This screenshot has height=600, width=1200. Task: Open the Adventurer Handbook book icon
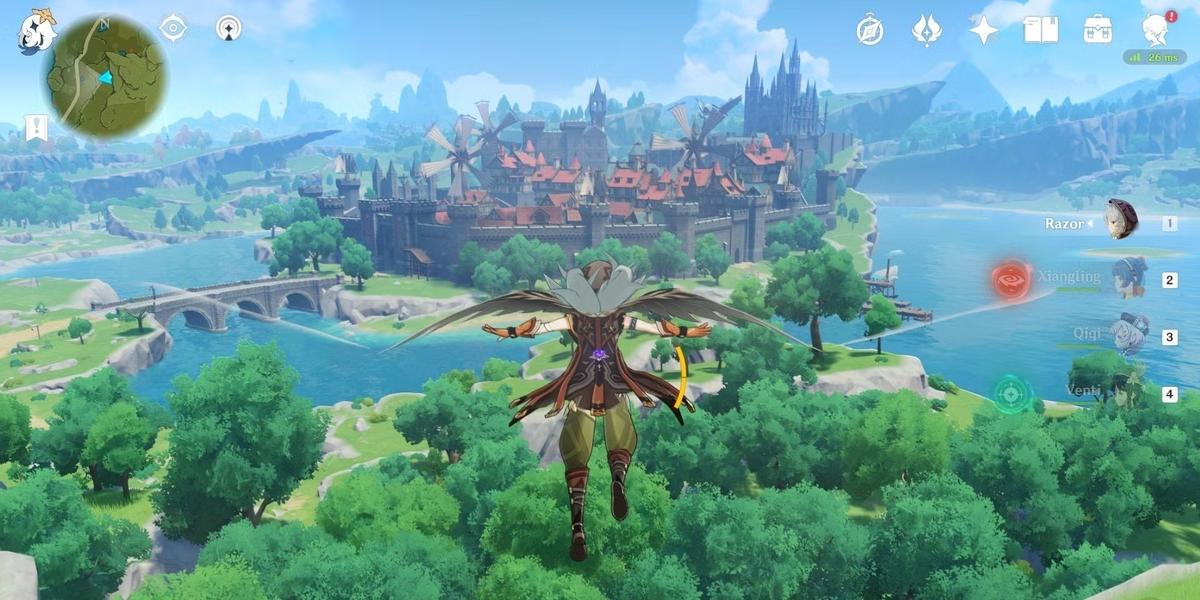point(1040,30)
